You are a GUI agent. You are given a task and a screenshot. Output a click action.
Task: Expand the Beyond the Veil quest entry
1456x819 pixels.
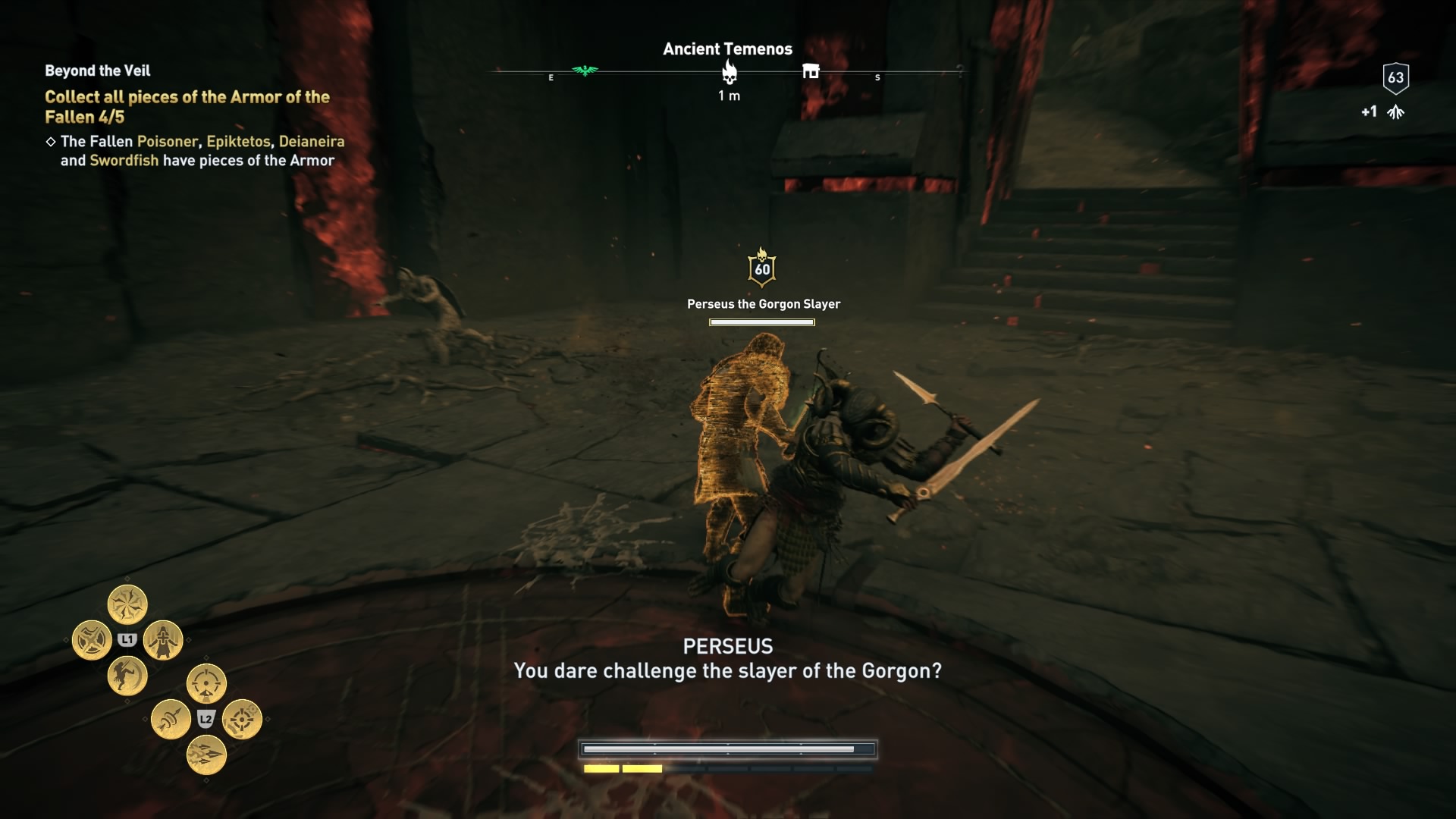pos(96,71)
